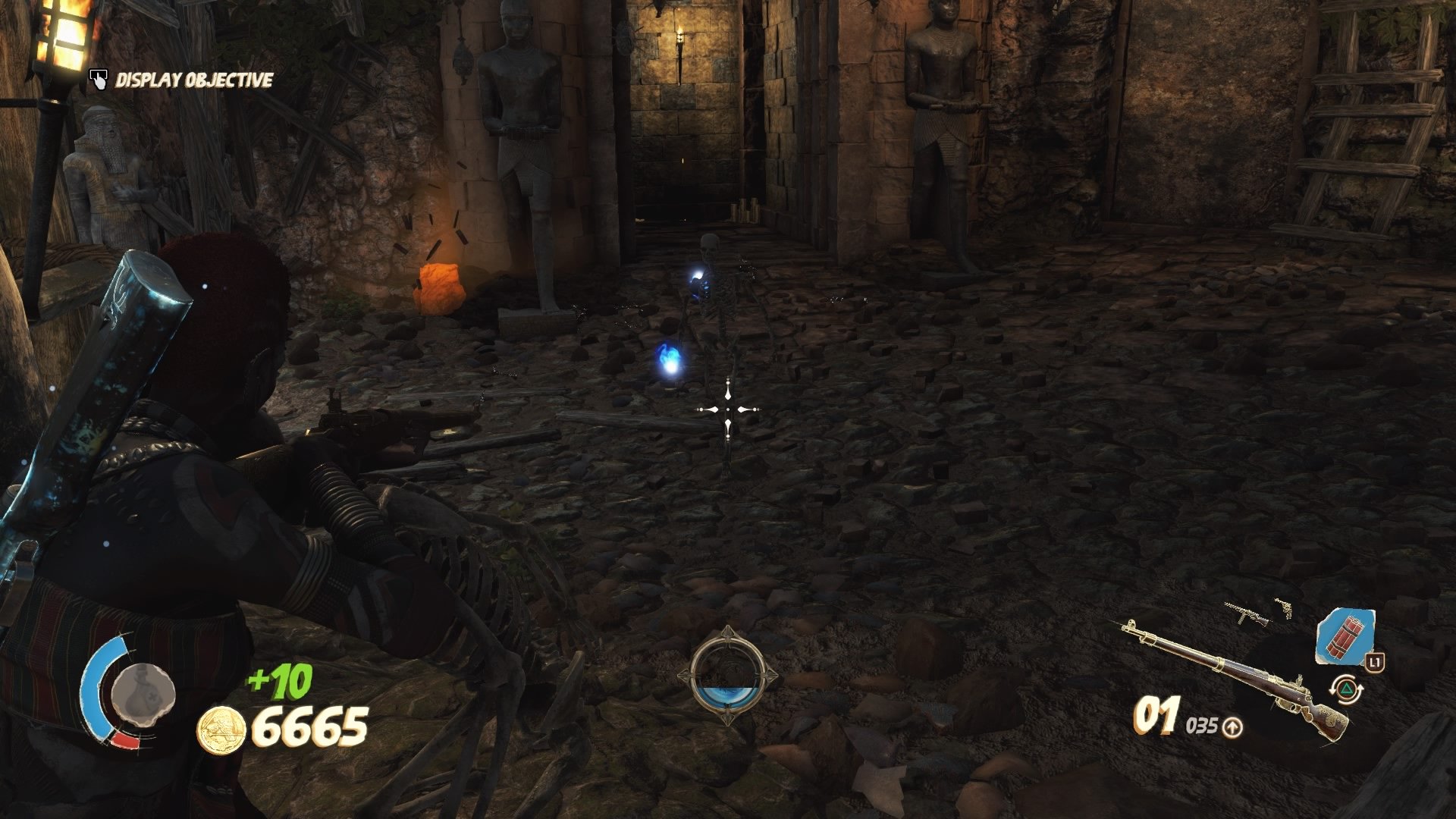This screenshot has width=1456, height=819.
Task: Click the L1 badge on the dynamite card
Action: (1376, 663)
